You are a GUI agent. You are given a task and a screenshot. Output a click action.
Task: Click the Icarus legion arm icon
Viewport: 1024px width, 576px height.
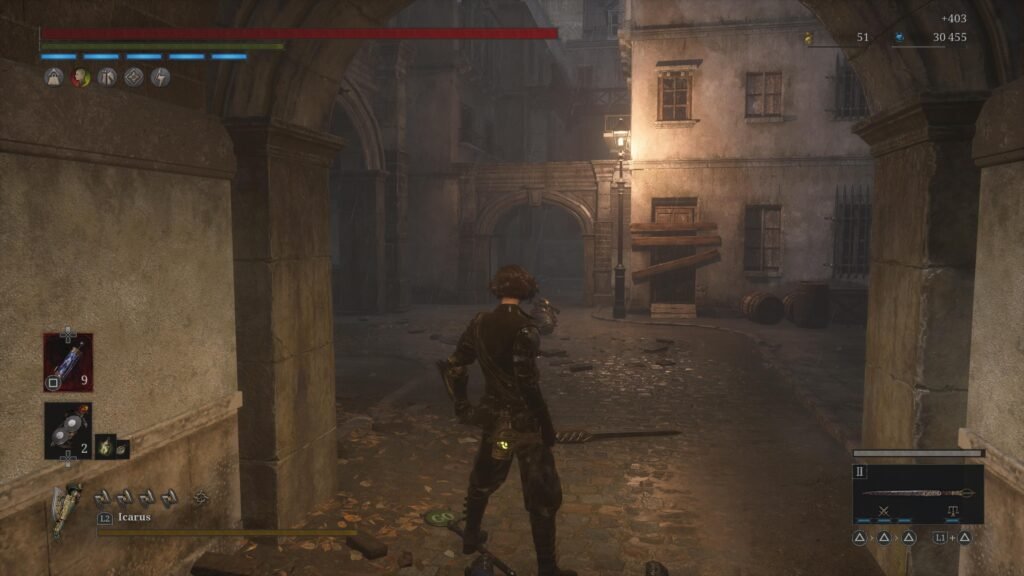[x=68, y=503]
